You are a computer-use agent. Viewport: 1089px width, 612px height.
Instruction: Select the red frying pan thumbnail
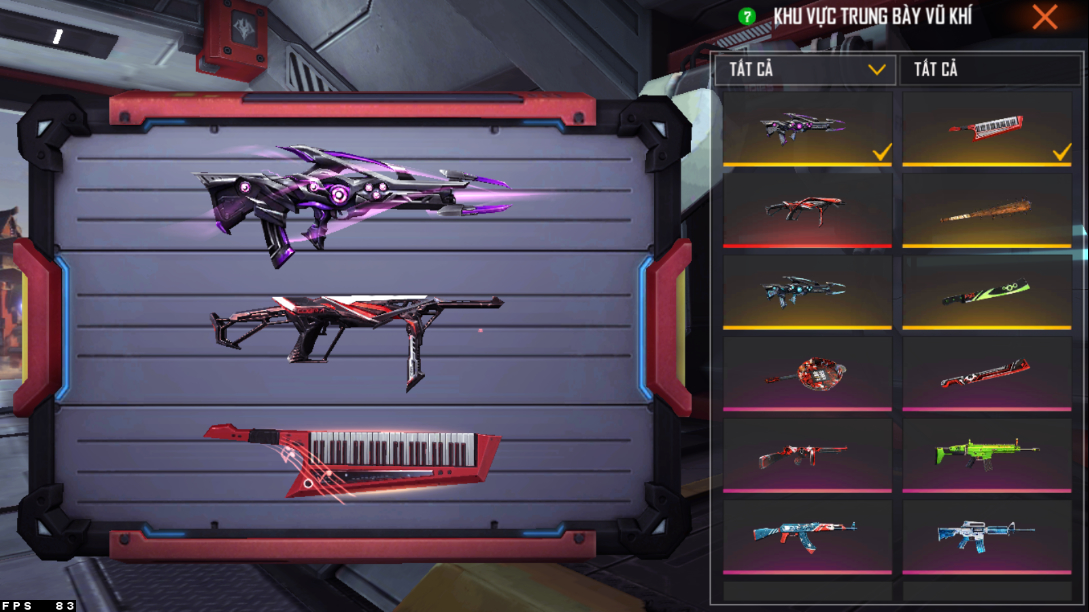click(x=806, y=372)
